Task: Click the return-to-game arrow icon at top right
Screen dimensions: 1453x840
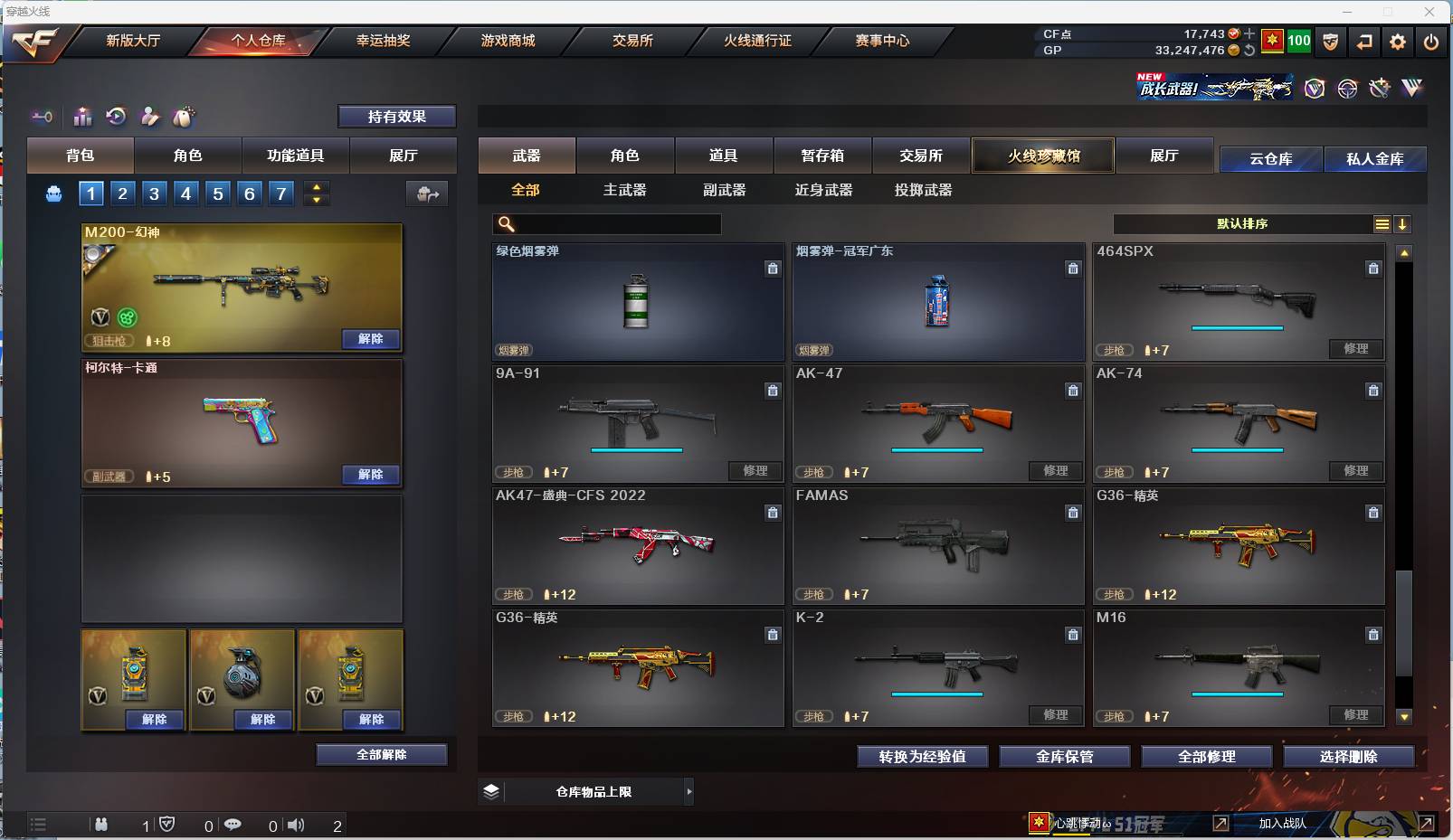Action: coord(1365,42)
